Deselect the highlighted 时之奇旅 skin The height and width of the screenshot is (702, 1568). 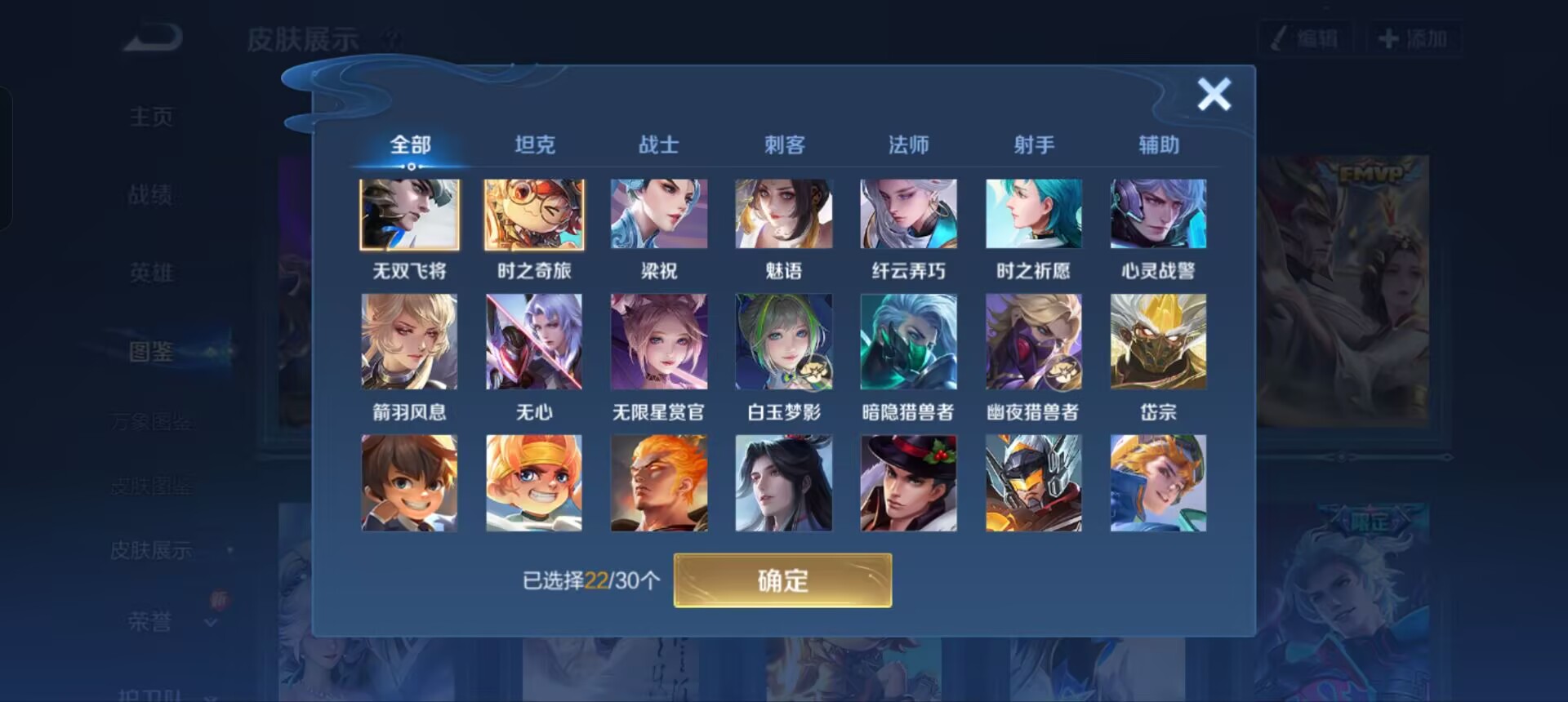(x=534, y=214)
